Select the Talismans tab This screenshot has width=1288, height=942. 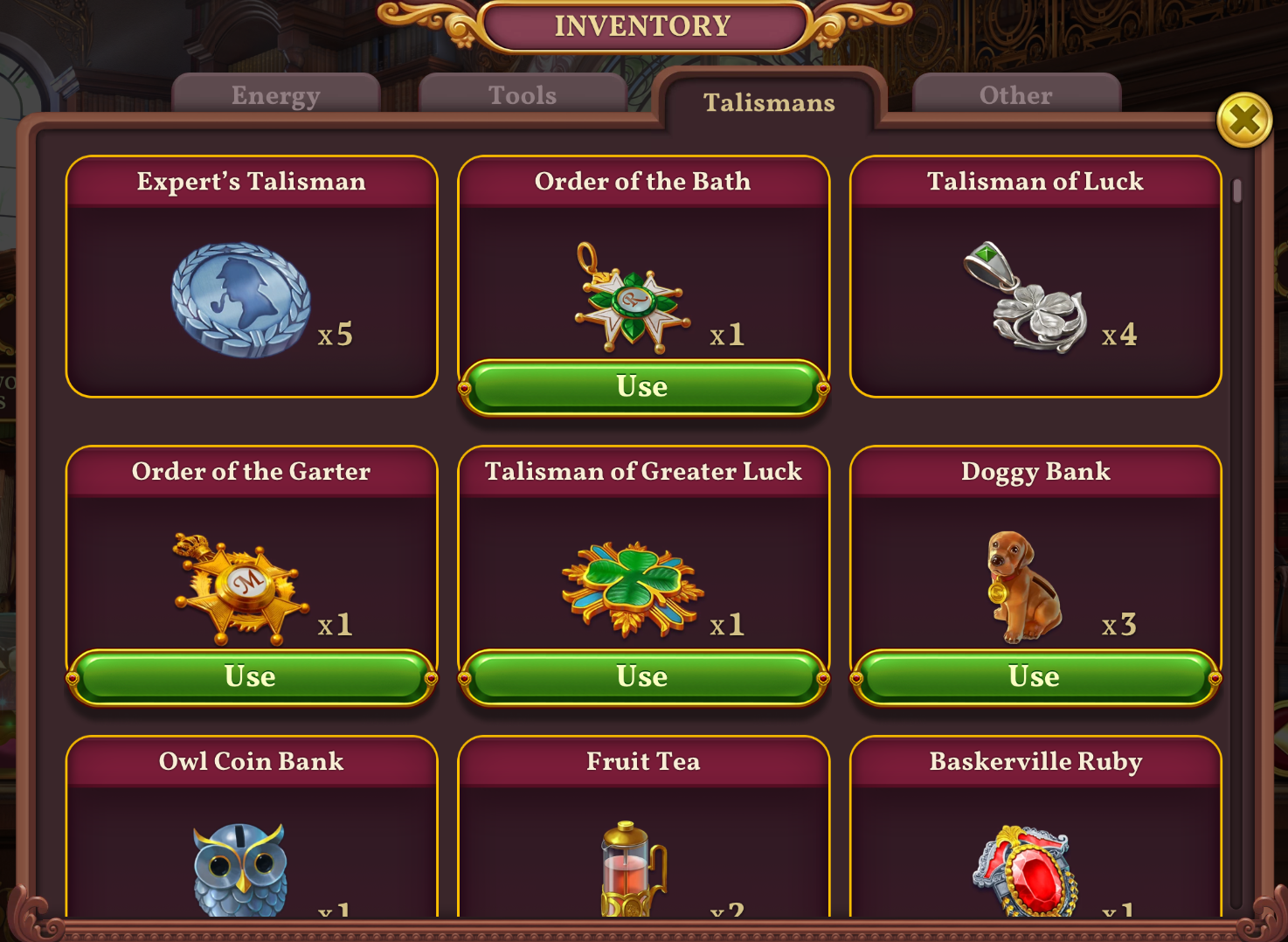767,103
